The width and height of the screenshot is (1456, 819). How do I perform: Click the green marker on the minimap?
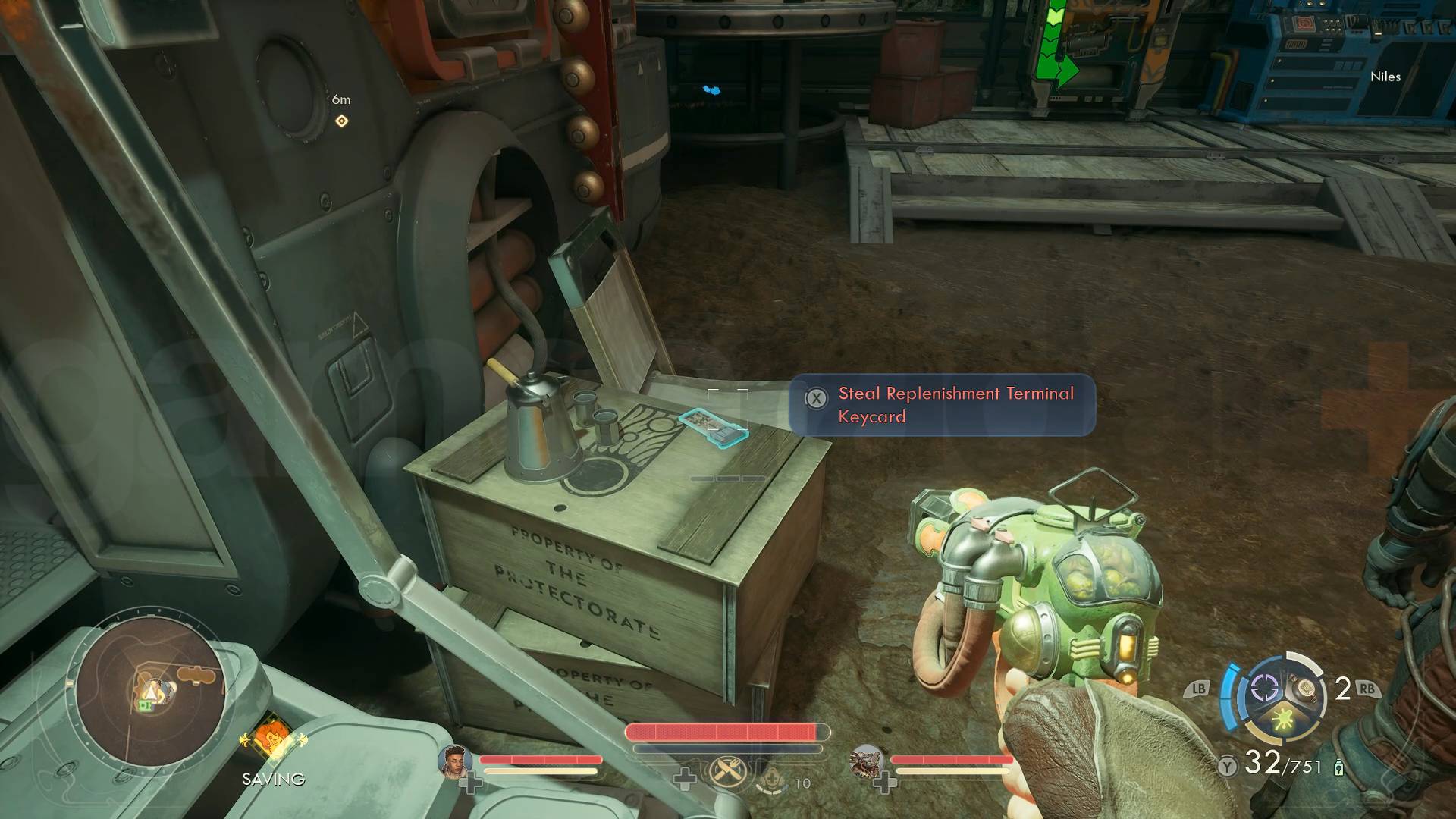coord(144,705)
